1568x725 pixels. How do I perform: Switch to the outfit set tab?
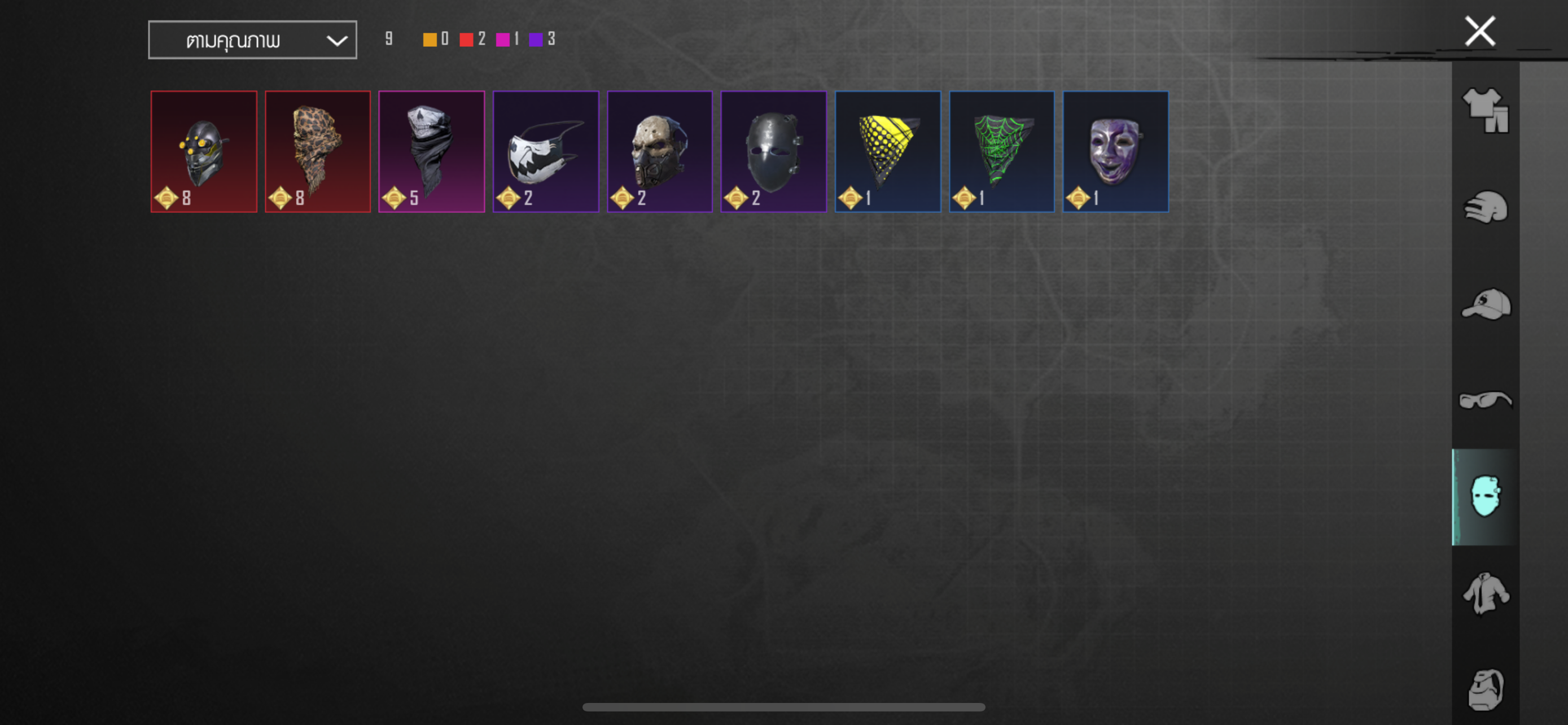pos(1485,110)
